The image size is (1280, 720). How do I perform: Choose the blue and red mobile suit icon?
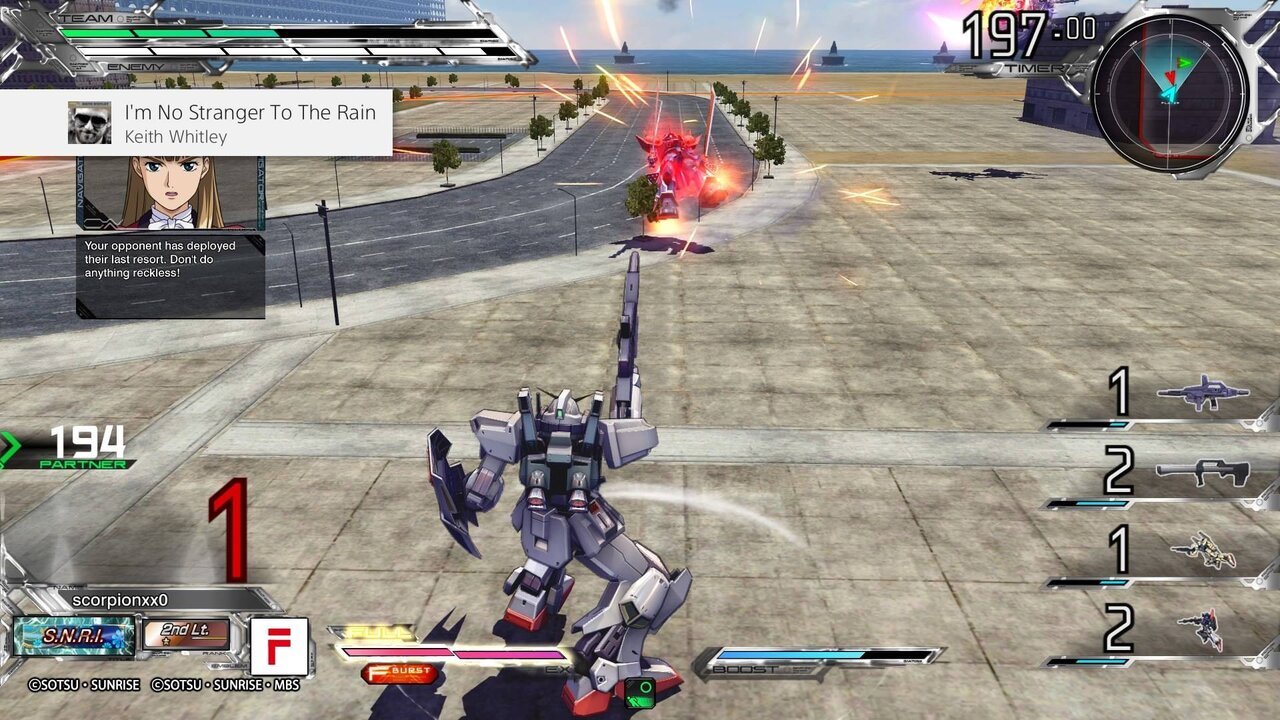[x=1200, y=629]
